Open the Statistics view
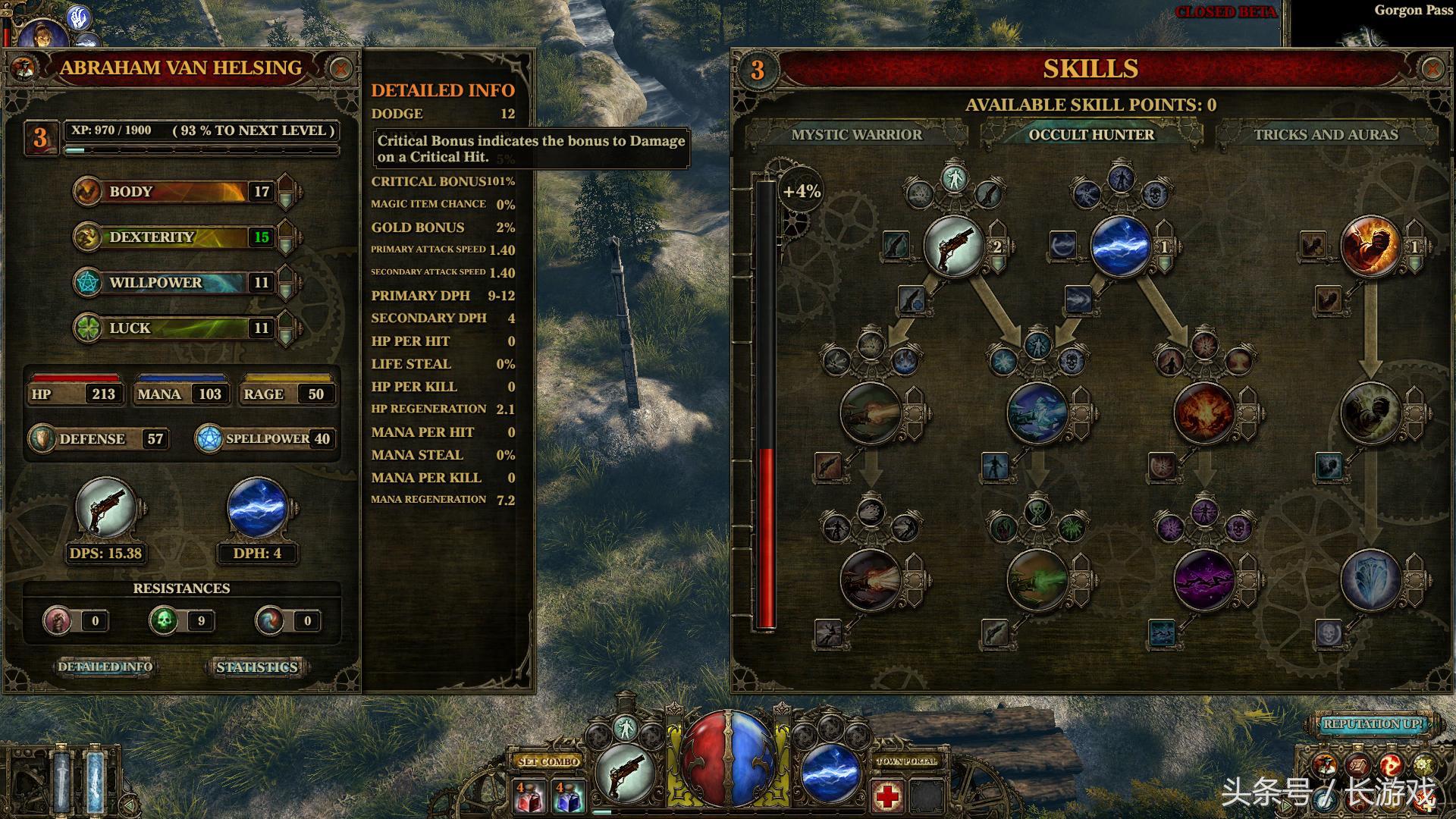The width and height of the screenshot is (1456, 819). coord(256,667)
